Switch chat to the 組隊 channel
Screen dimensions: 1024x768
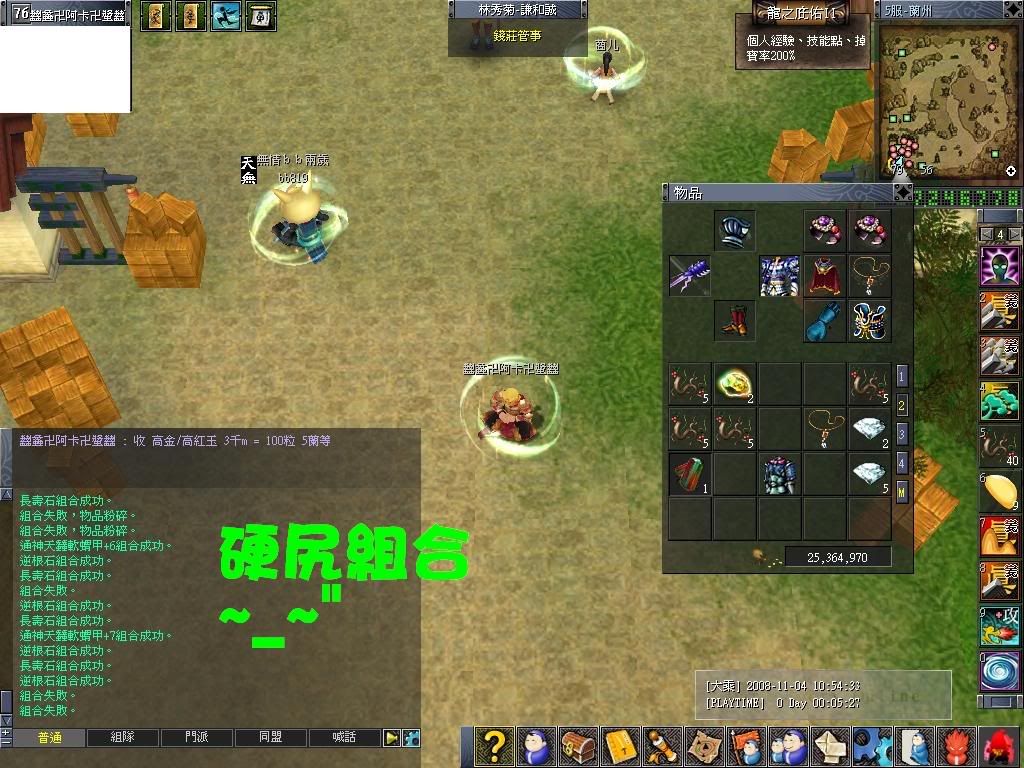123,738
